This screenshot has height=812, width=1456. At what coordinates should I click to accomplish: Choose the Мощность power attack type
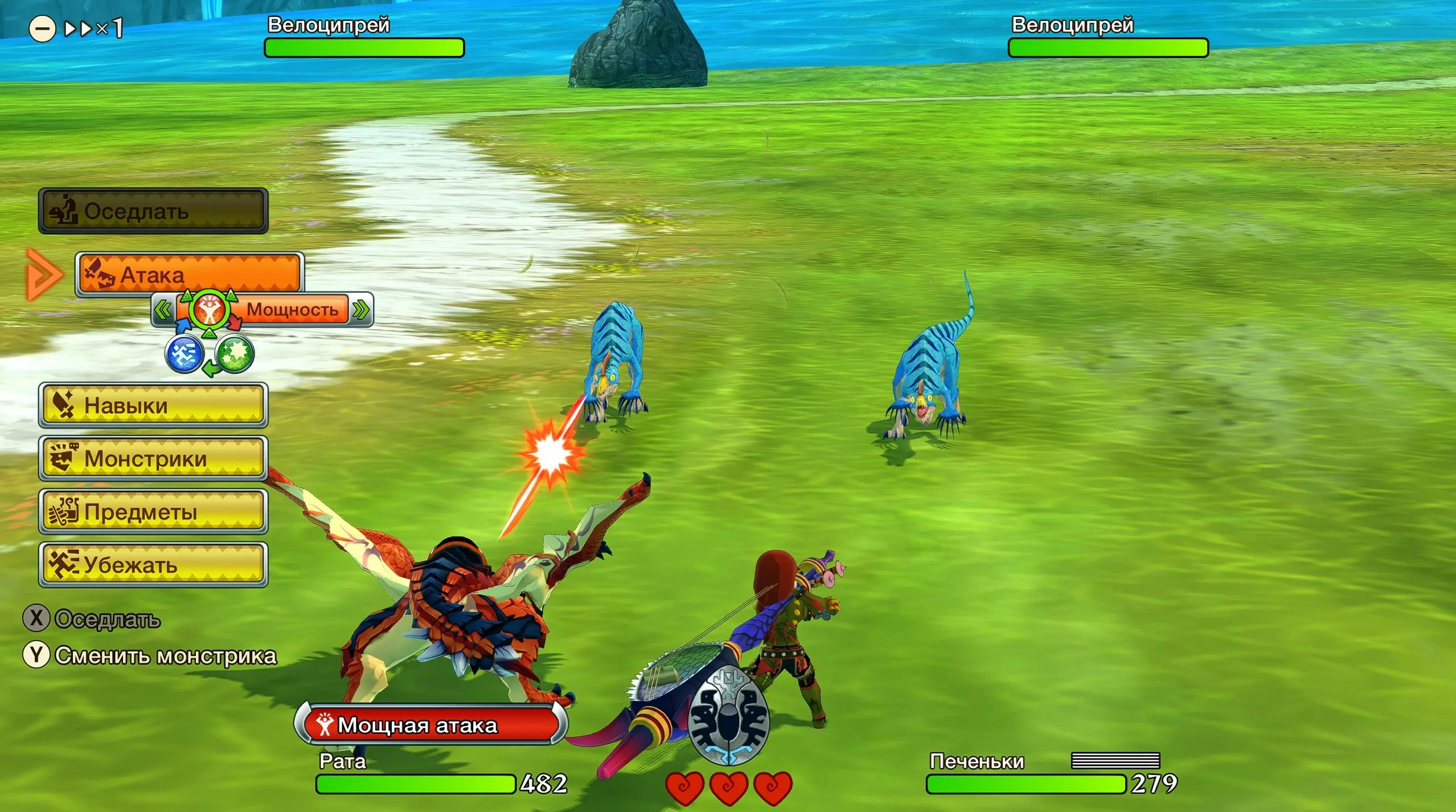(292, 310)
